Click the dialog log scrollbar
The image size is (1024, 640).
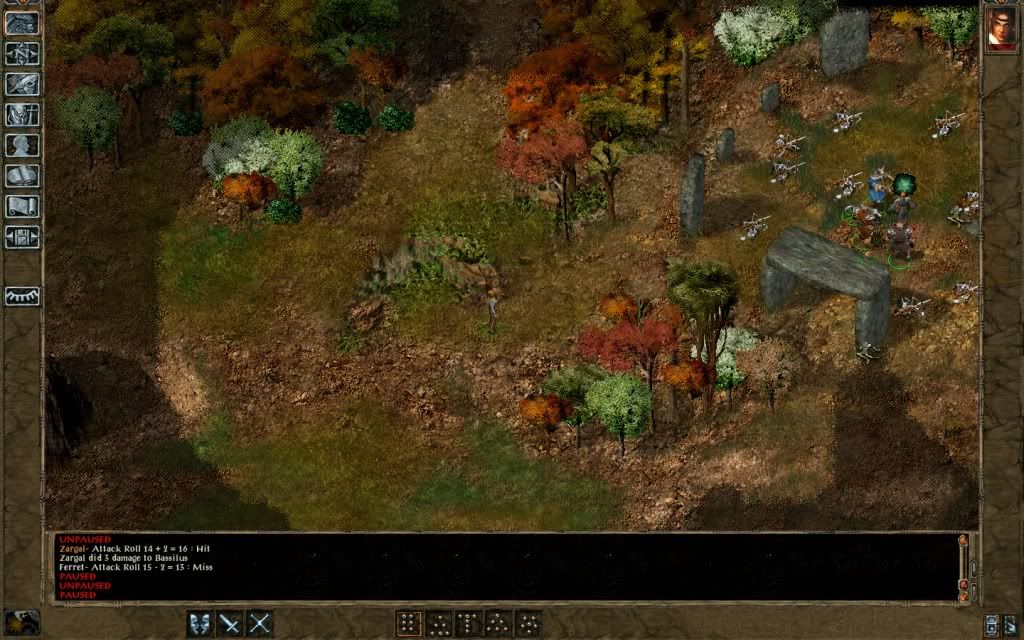(x=964, y=565)
